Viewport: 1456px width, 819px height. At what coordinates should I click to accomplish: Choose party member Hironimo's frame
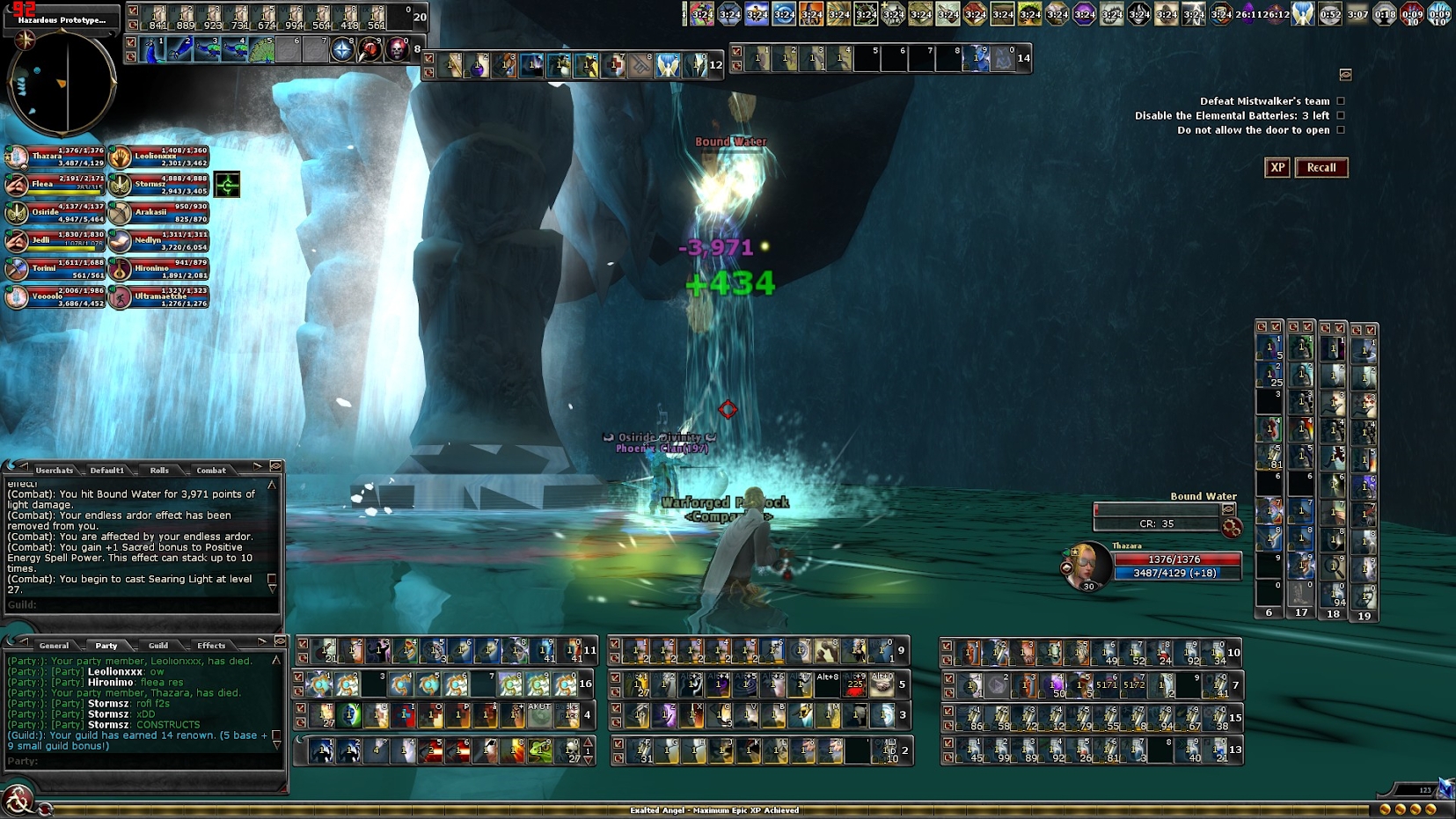(x=159, y=268)
